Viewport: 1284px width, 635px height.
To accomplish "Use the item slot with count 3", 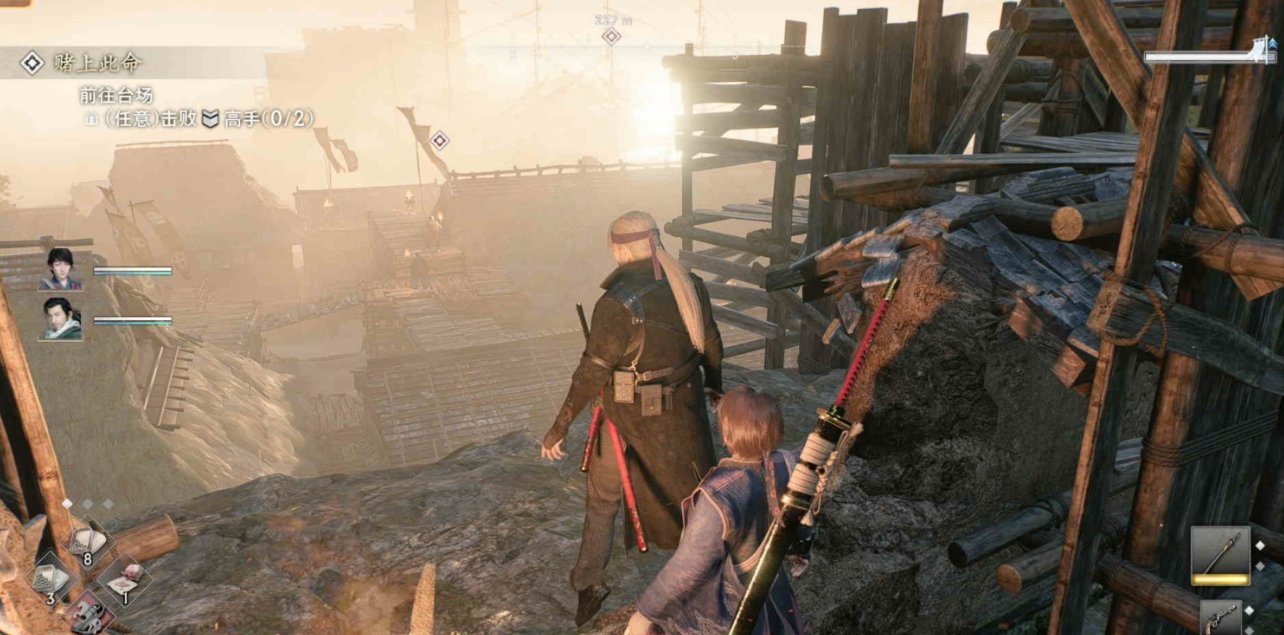I will (48, 578).
